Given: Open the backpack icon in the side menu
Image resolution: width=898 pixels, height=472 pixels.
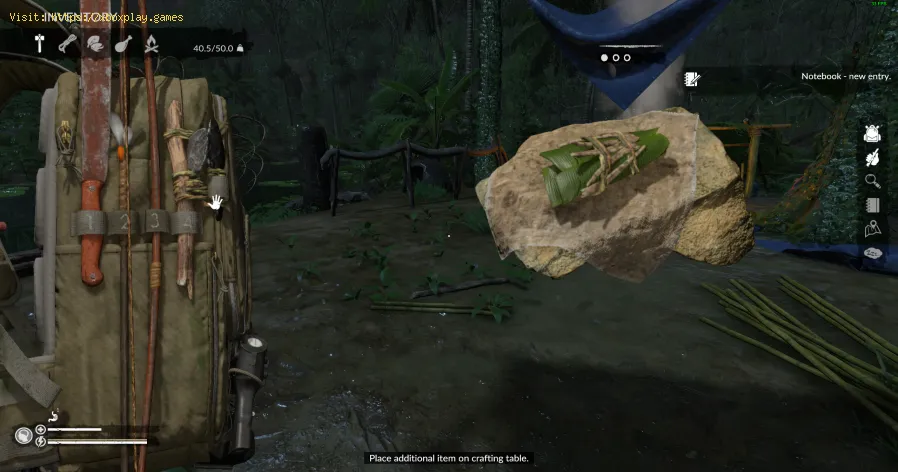Looking at the screenshot, I should coord(872,133).
